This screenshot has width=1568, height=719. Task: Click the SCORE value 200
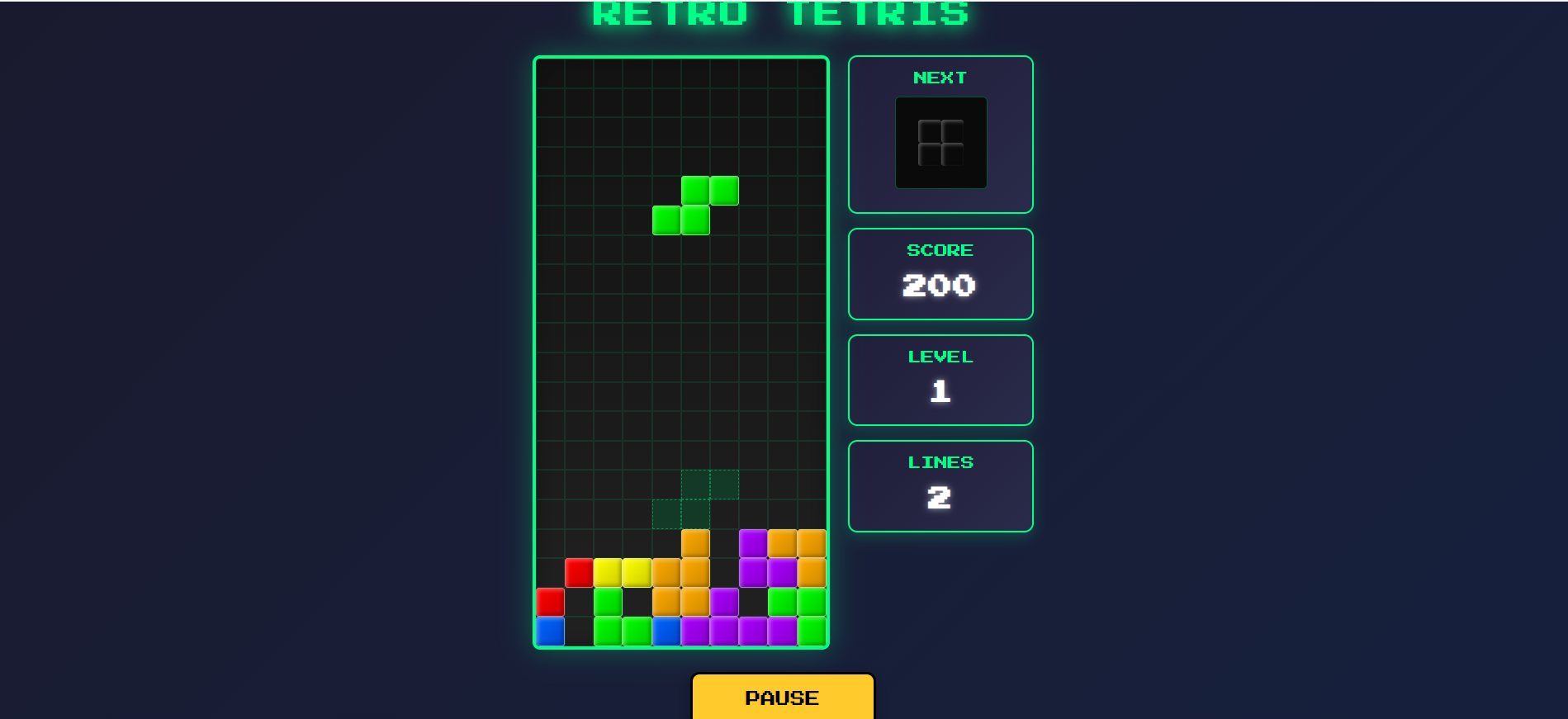coord(939,286)
